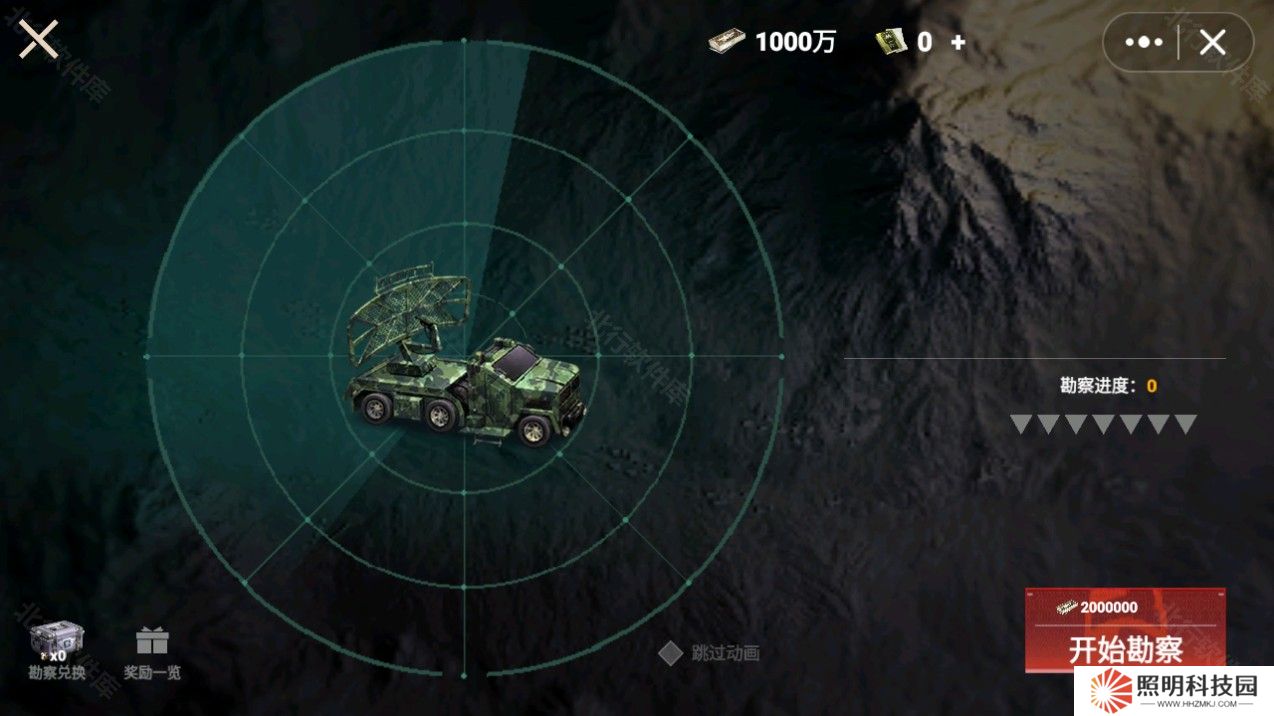Add more tickets with the plus button
The width and height of the screenshot is (1274, 716).
coord(958,42)
